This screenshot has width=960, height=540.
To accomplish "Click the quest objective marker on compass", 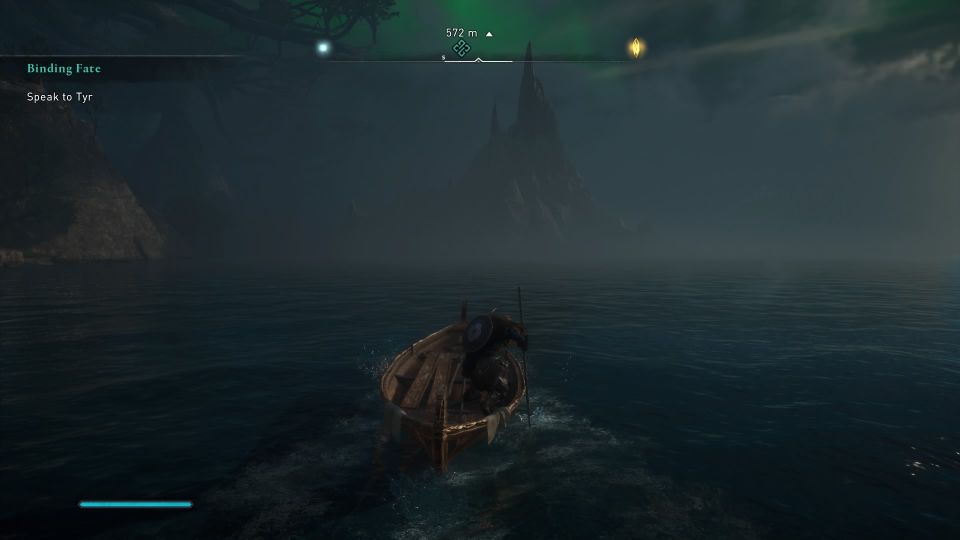I will 461,49.
